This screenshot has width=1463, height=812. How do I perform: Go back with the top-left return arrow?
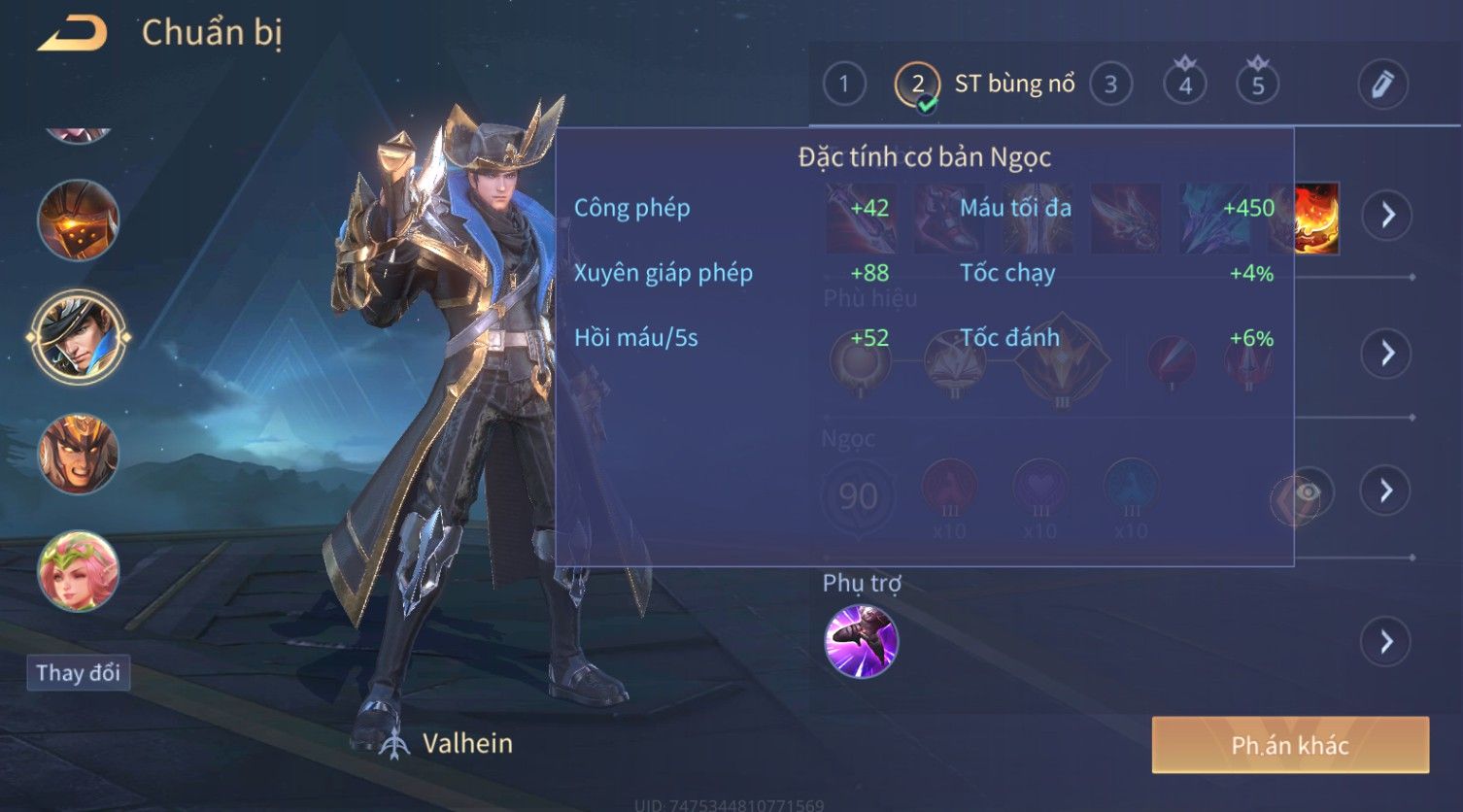[x=73, y=35]
